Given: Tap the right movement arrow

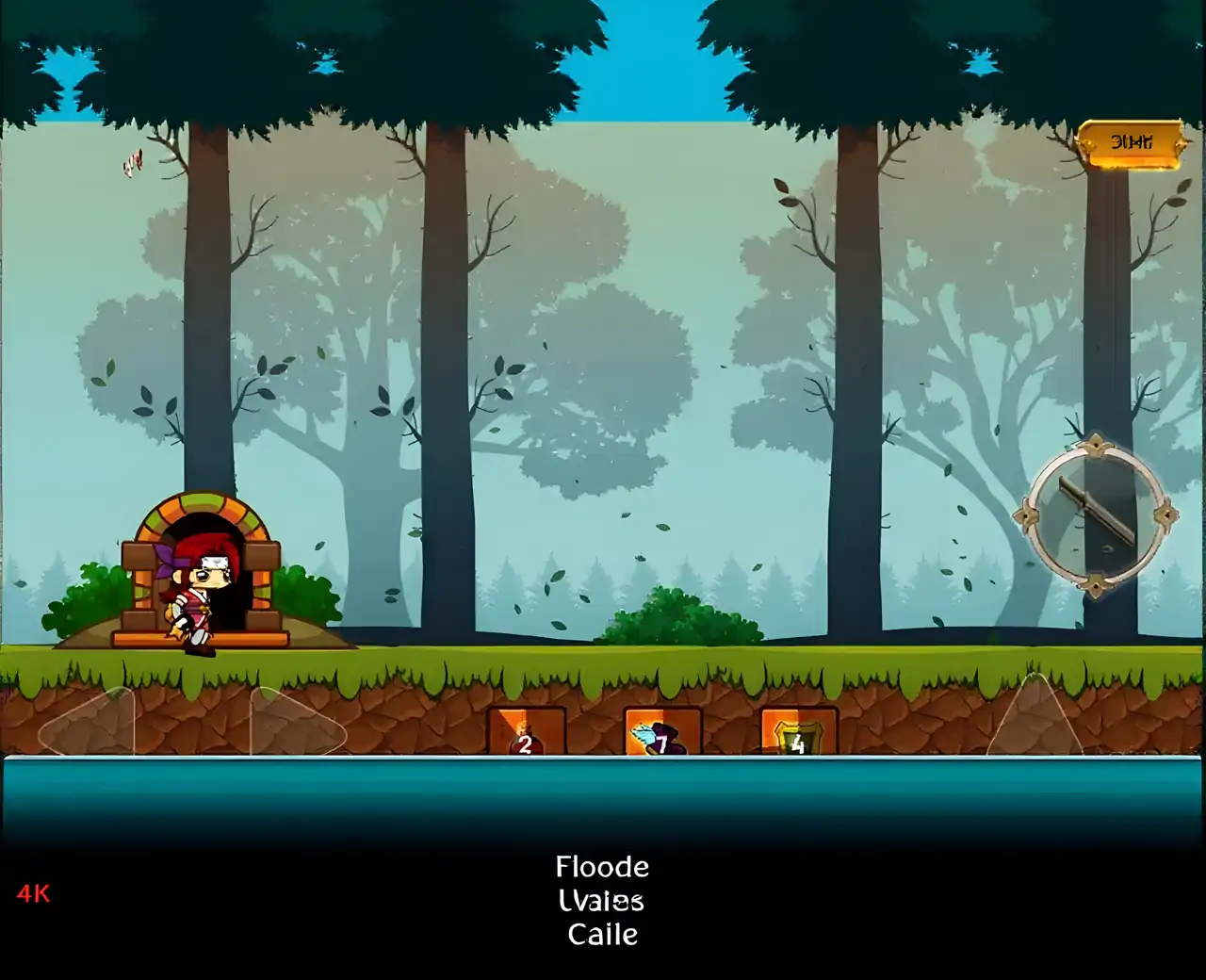Looking at the screenshot, I should point(296,723).
